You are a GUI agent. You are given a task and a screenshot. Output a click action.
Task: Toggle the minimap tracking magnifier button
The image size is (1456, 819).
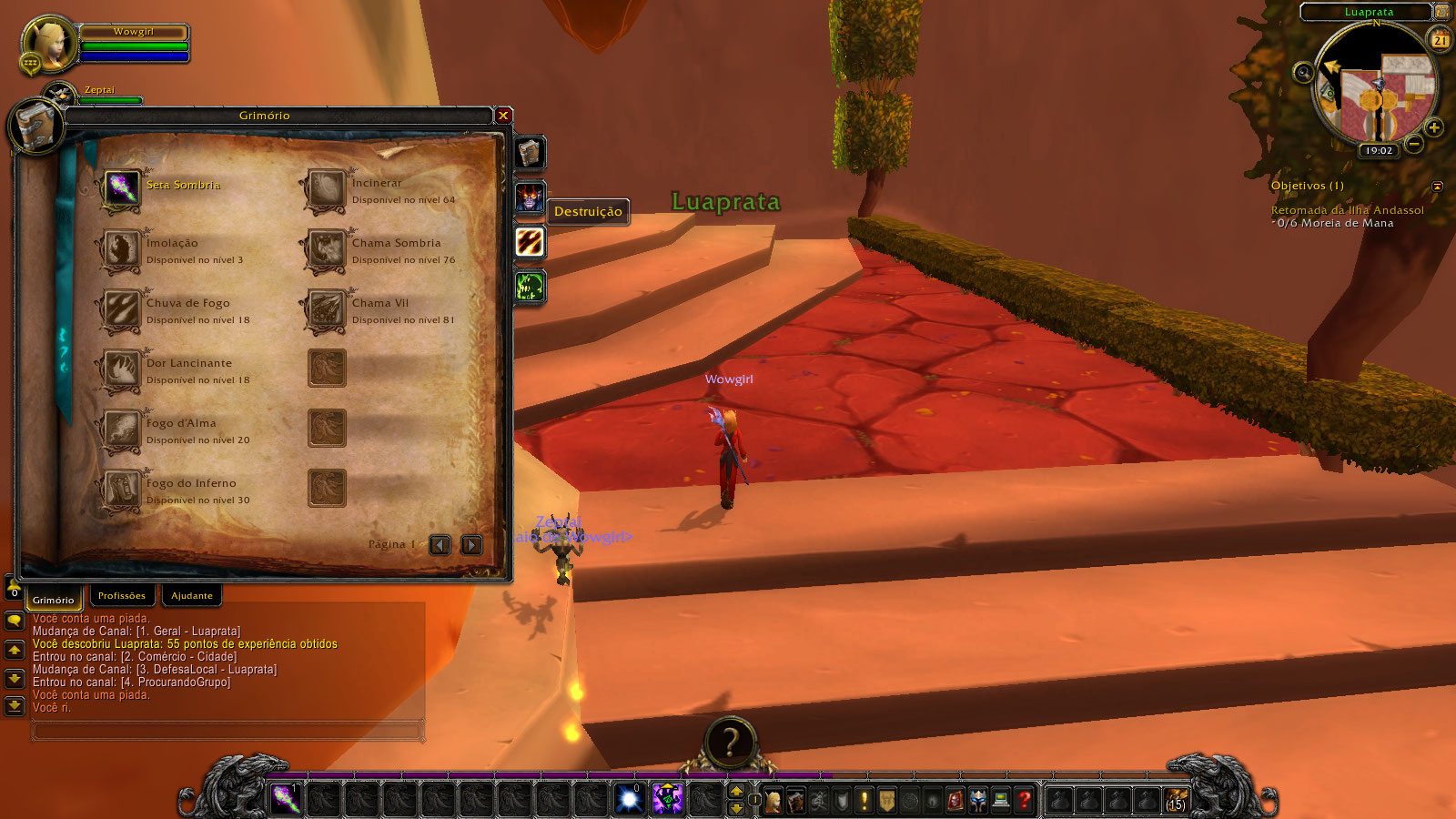click(x=1304, y=73)
